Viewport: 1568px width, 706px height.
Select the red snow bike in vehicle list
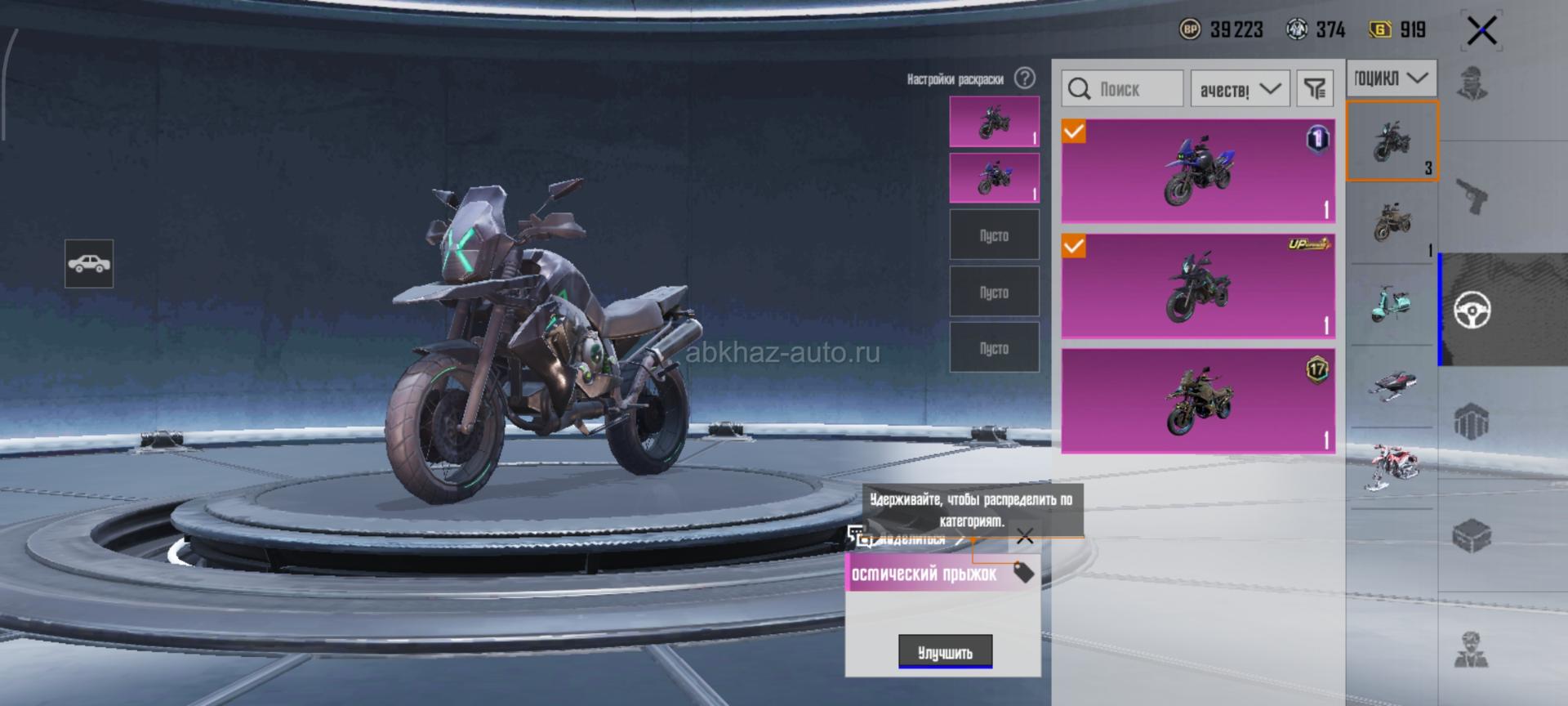tap(1390, 467)
